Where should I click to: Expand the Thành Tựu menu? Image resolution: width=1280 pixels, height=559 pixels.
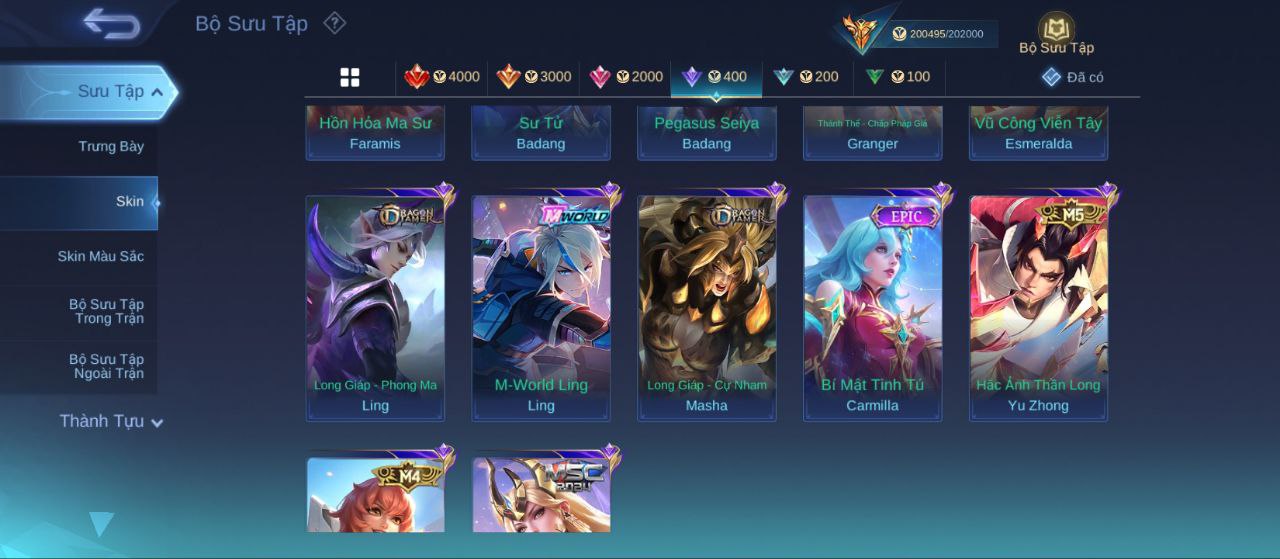coord(110,422)
